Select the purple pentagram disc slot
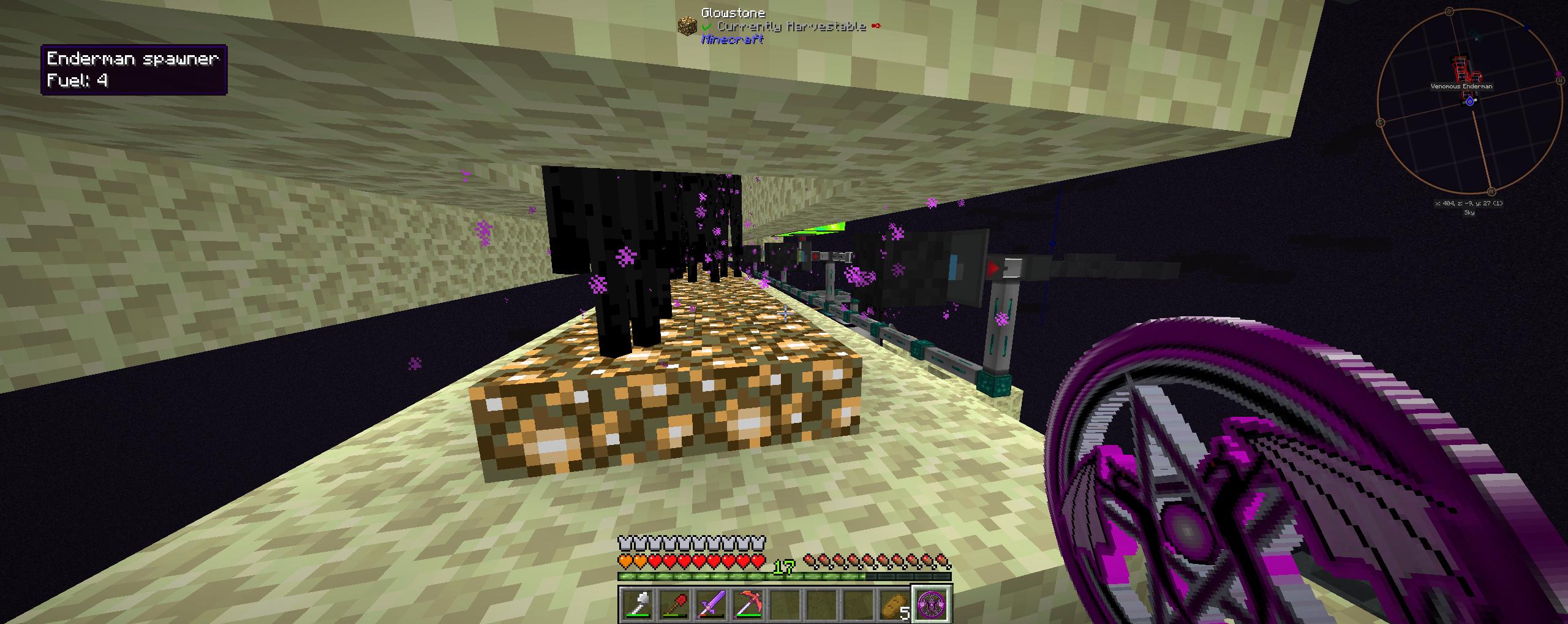The width and height of the screenshot is (1568, 624). pos(932,604)
